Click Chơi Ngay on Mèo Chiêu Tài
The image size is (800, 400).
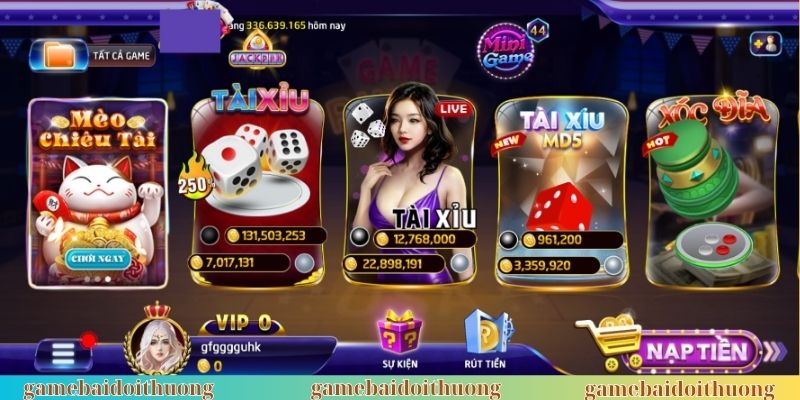(96, 259)
